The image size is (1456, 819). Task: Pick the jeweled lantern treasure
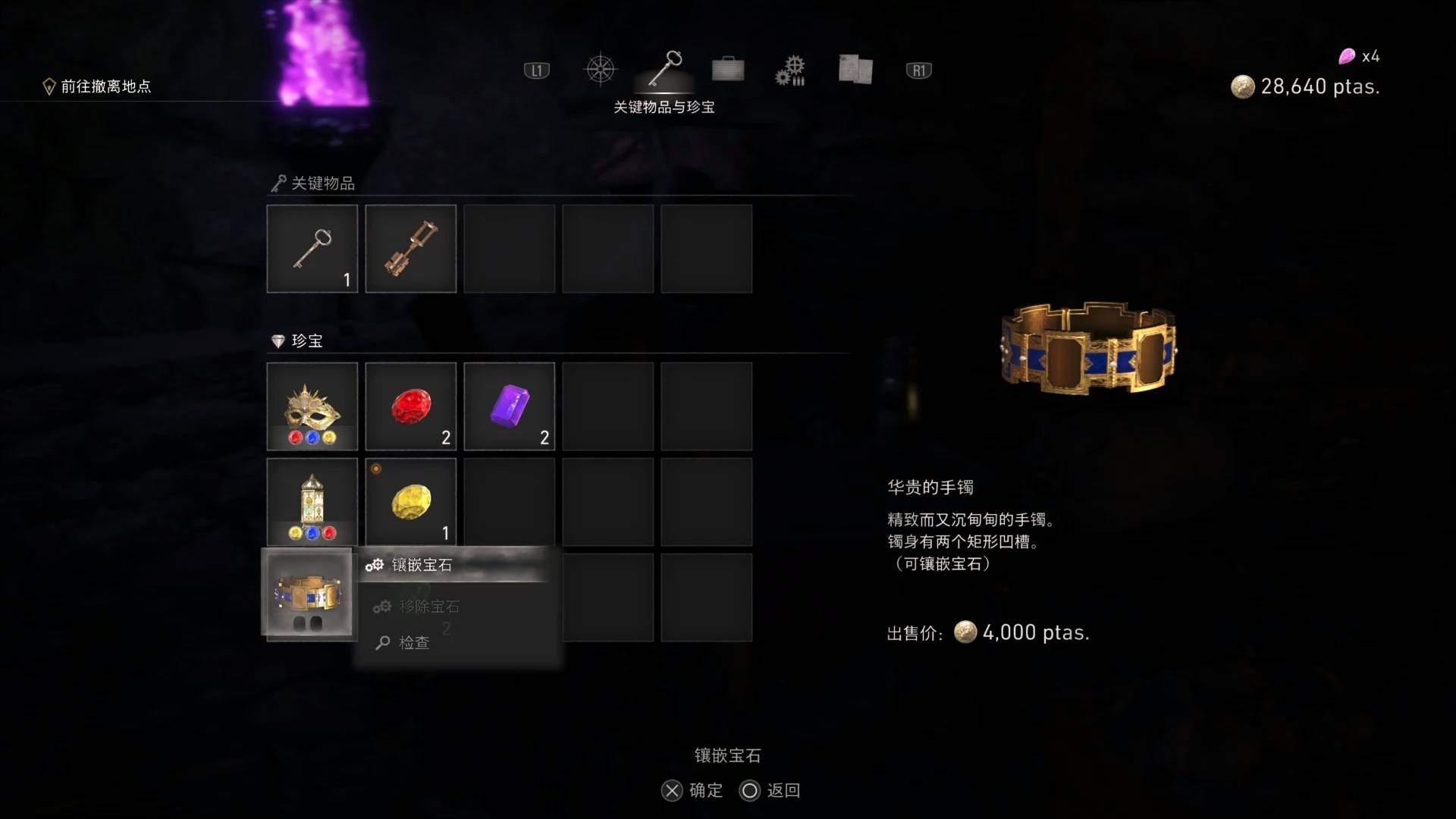pos(312,502)
